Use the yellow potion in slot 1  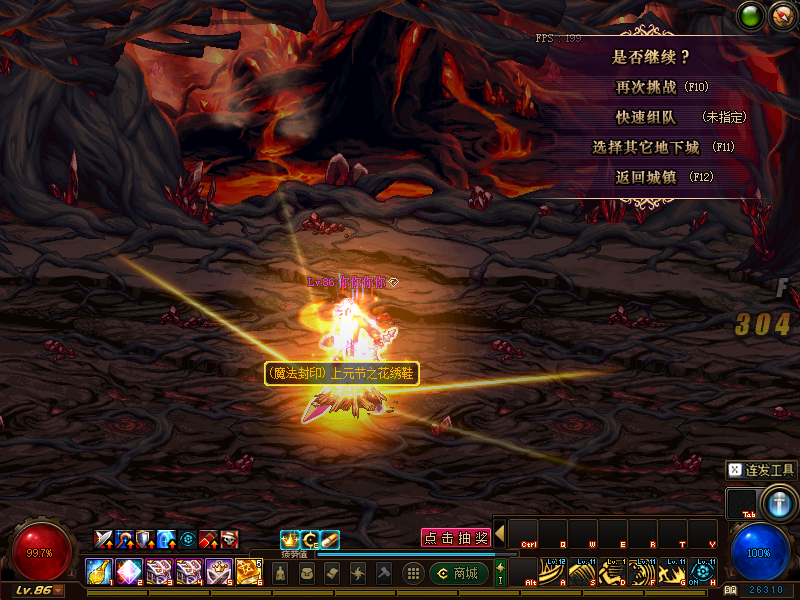tap(98, 571)
